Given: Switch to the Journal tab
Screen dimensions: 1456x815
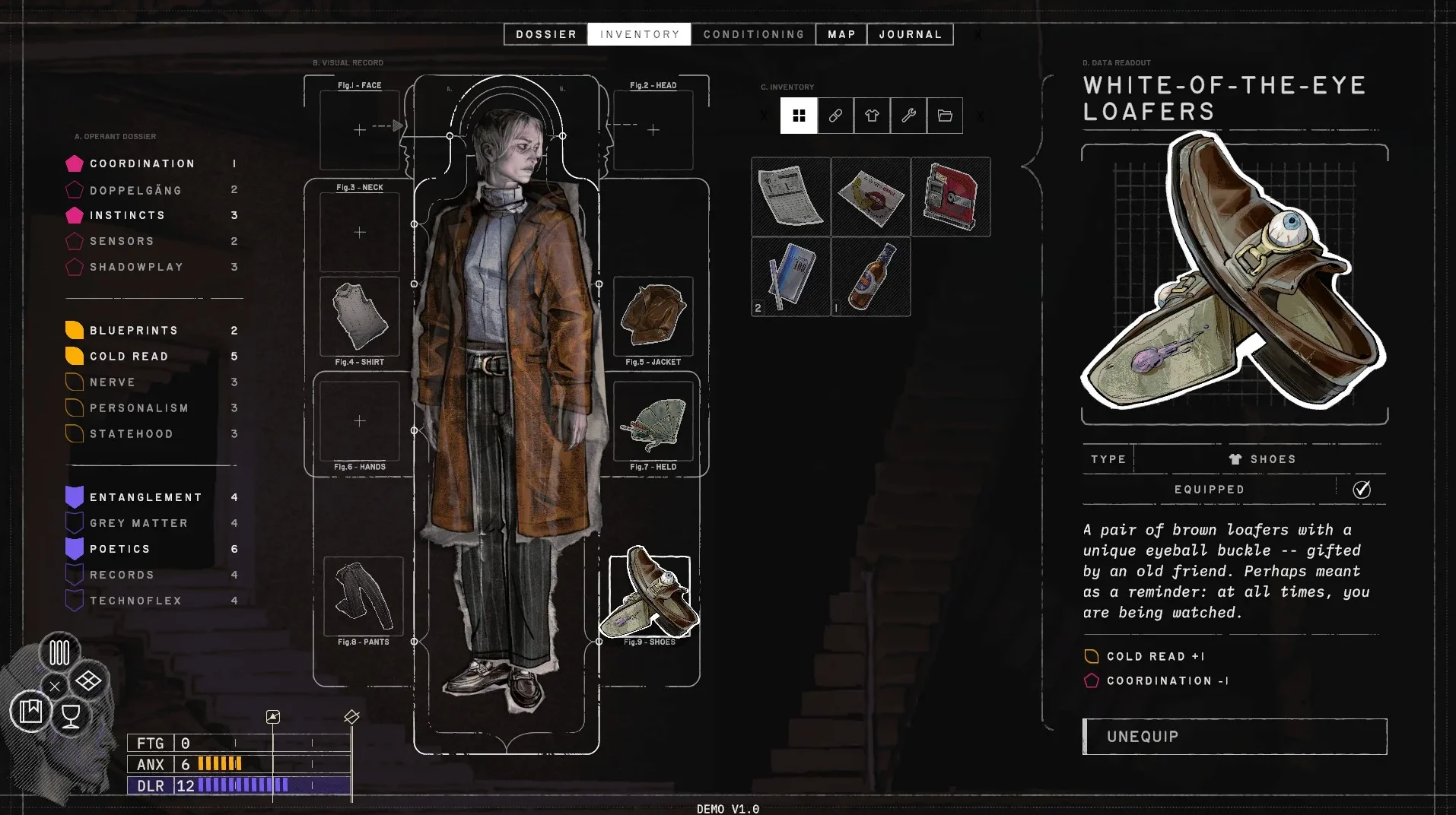Looking at the screenshot, I should (910, 34).
